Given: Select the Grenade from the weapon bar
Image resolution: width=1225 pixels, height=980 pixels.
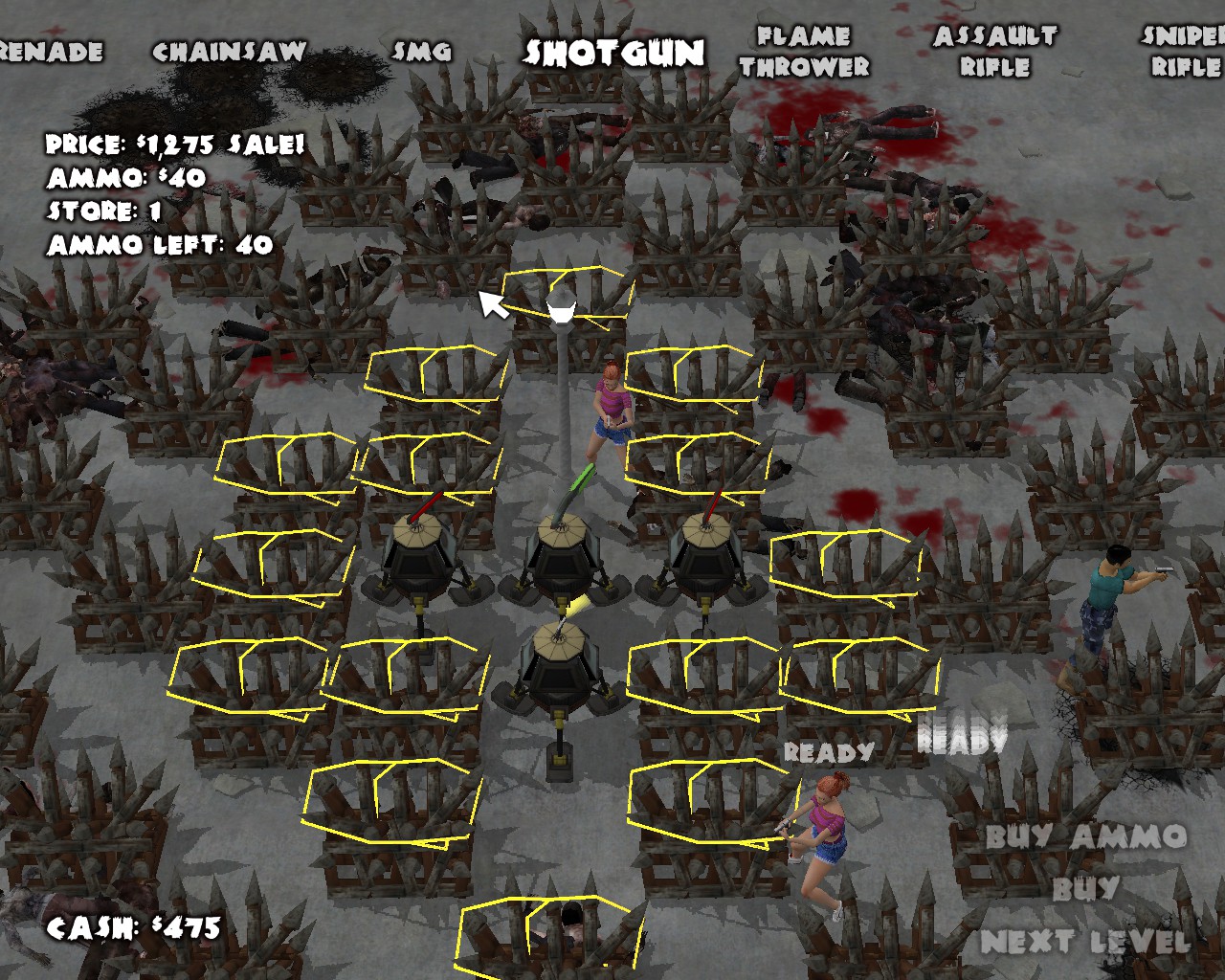Looking at the screenshot, I should tap(46, 48).
